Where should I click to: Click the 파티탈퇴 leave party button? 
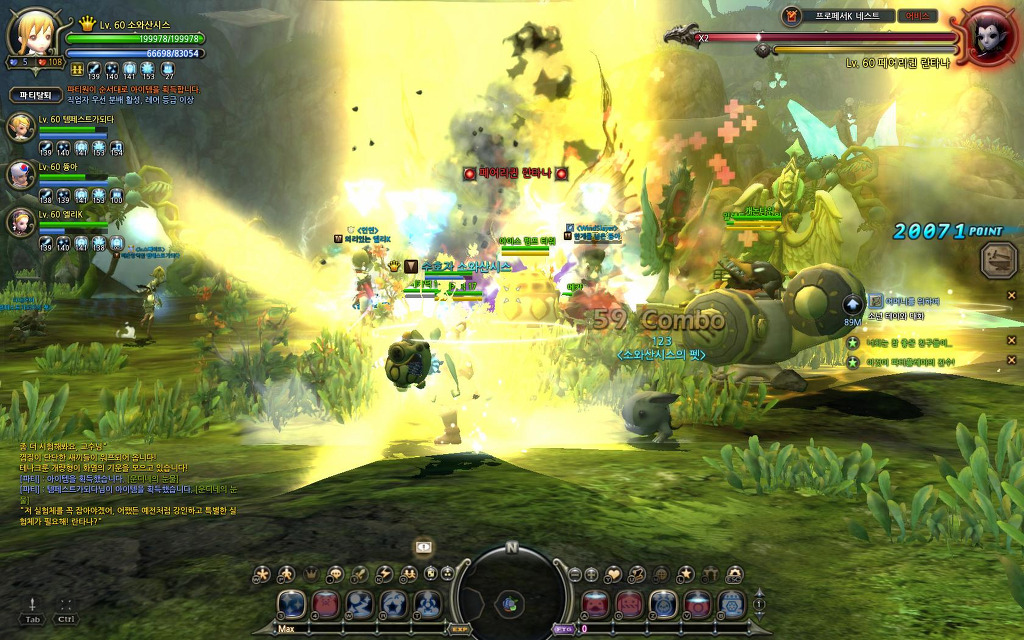click(37, 95)
